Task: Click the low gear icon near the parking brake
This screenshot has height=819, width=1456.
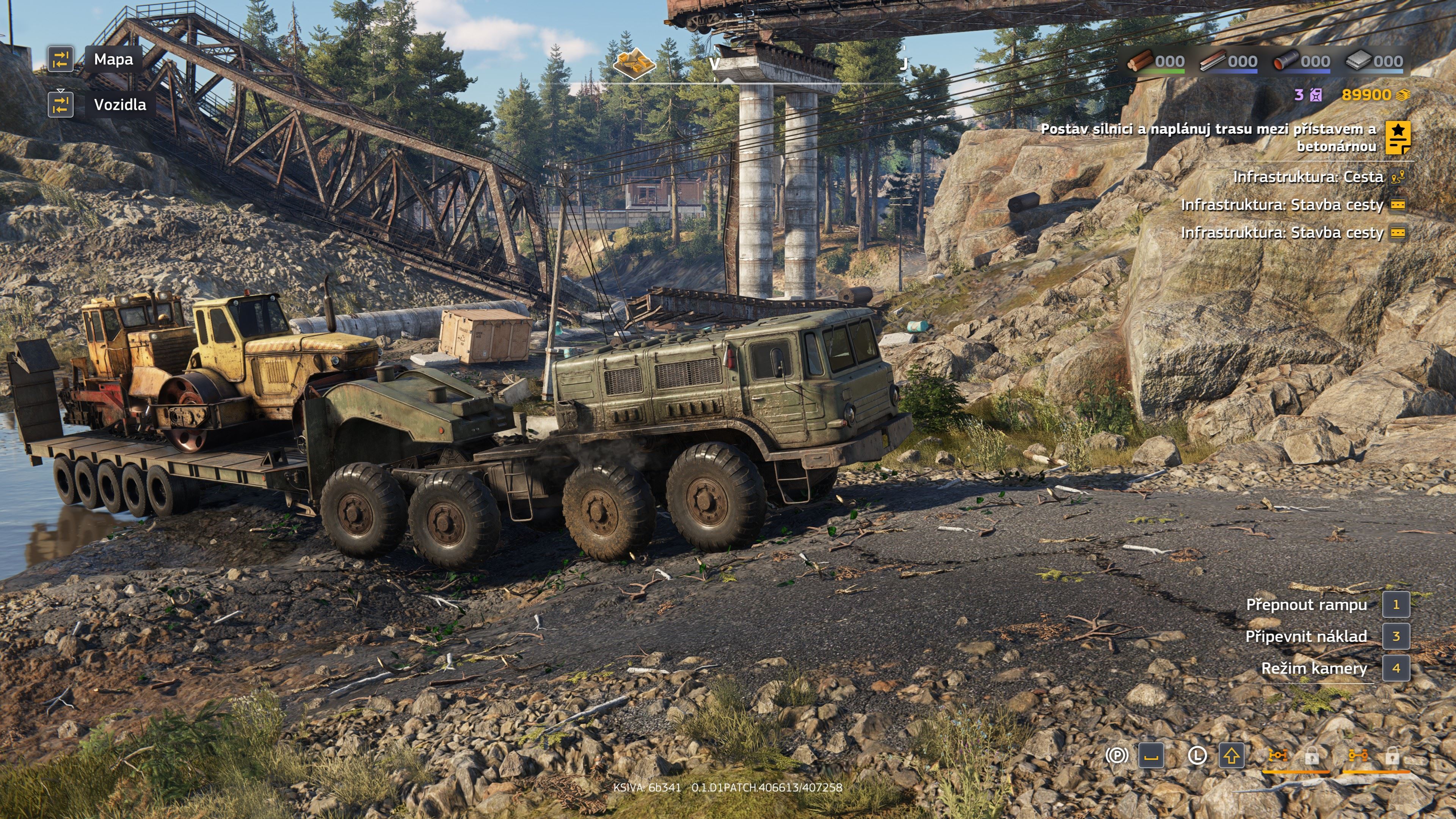Action: point(1152,756)
